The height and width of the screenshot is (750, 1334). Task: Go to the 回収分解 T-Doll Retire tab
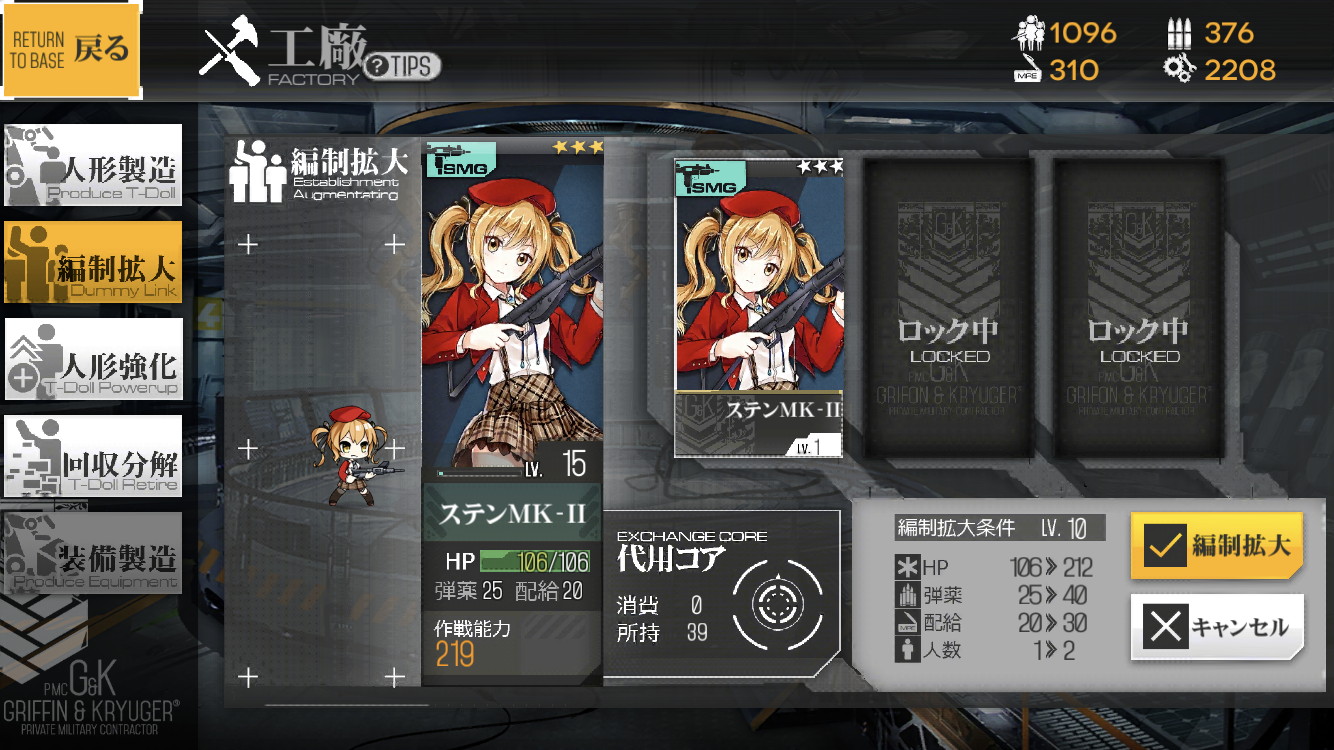93,457
